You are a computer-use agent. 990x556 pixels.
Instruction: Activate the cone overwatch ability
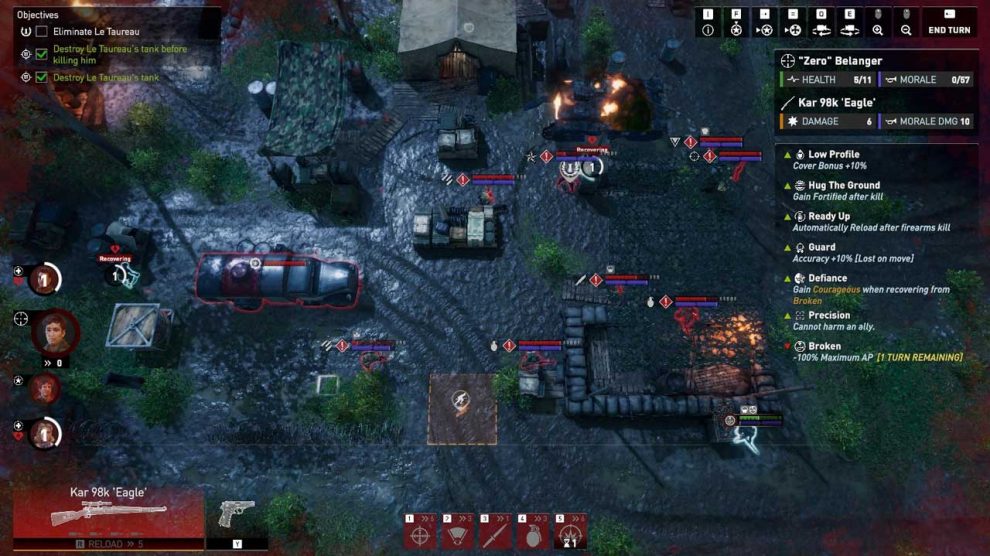(x=457, y=535)
